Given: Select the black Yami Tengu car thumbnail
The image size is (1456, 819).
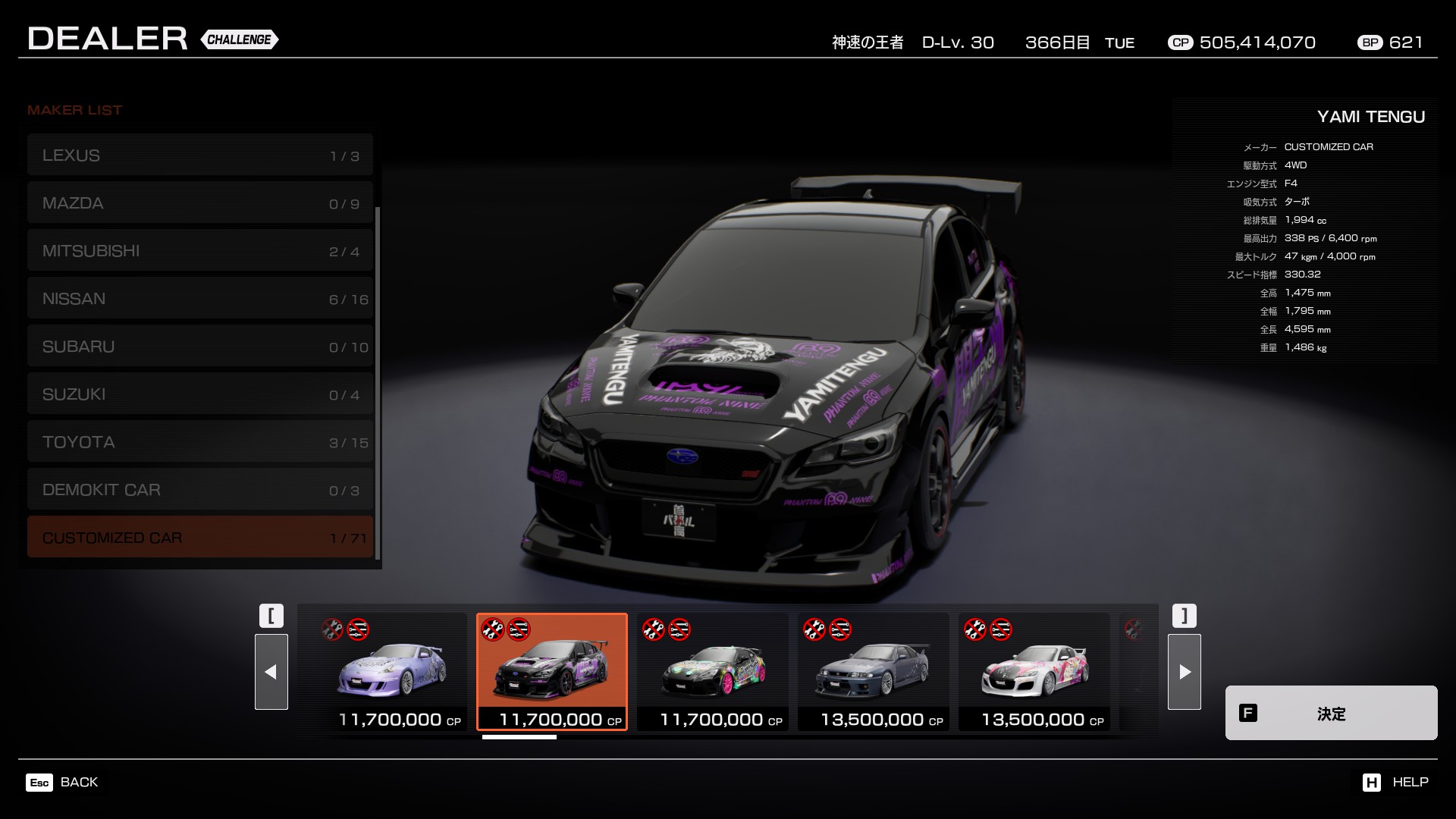Looking at the screenshot, I should point(552,672).
